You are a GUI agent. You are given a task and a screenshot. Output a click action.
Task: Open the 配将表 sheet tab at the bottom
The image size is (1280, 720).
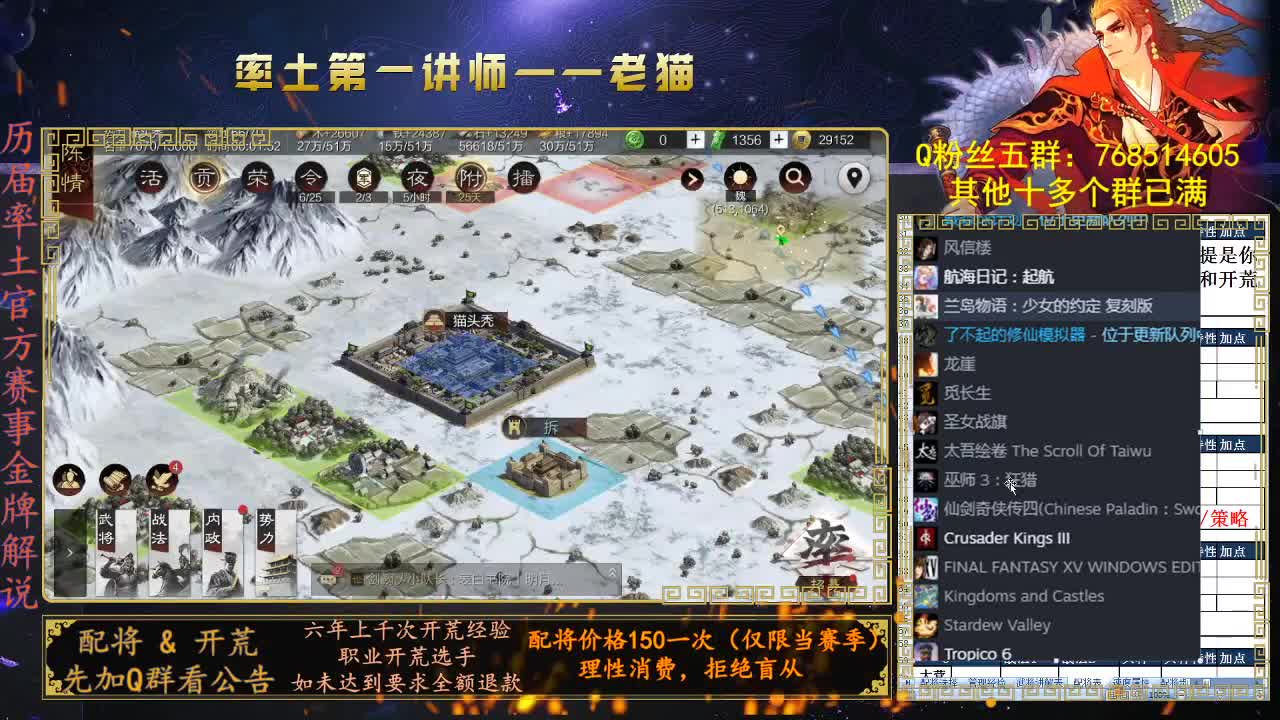pyautogui.click(x=1087, y=681)
